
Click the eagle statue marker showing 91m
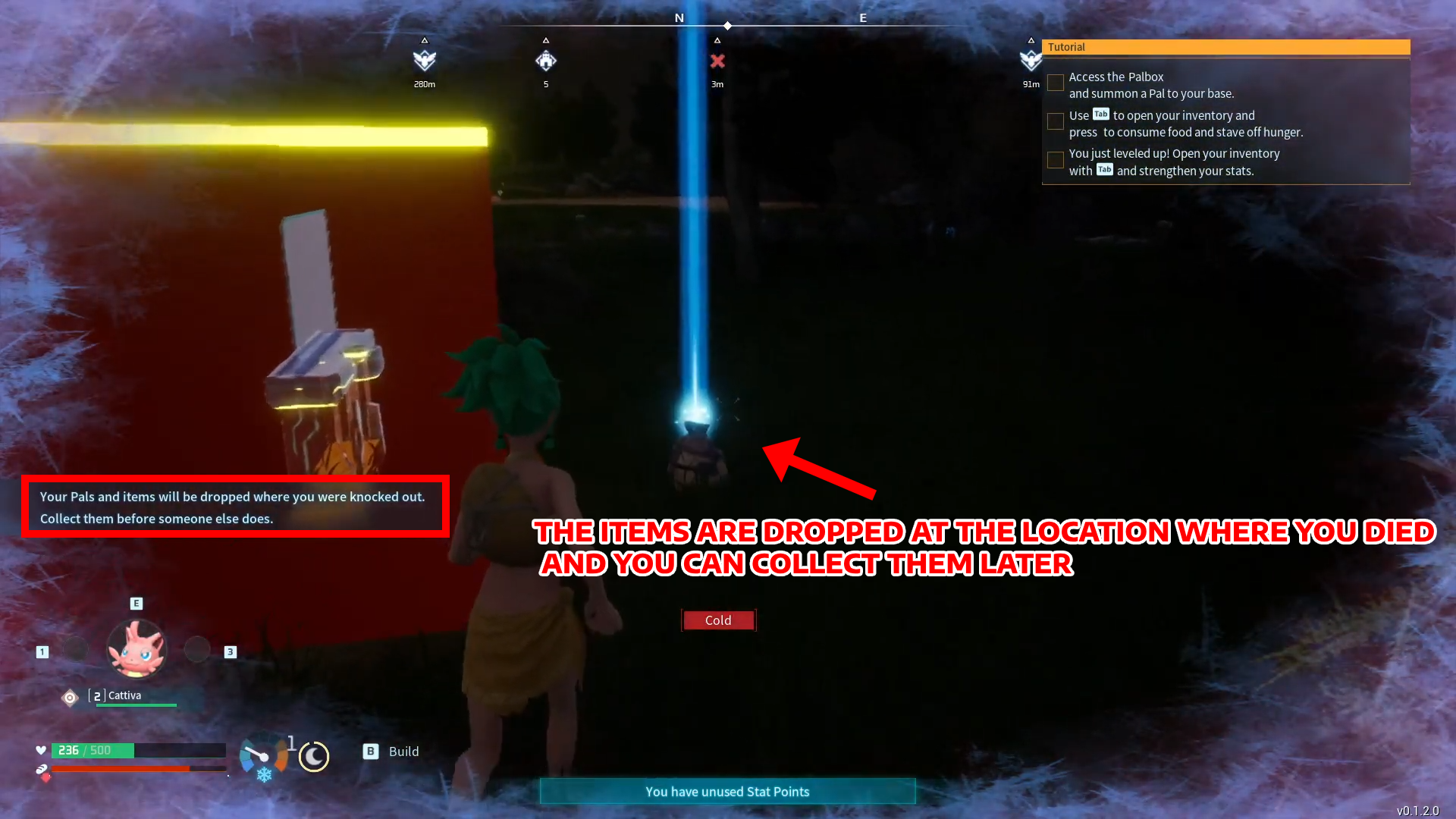pos(1031,58)
